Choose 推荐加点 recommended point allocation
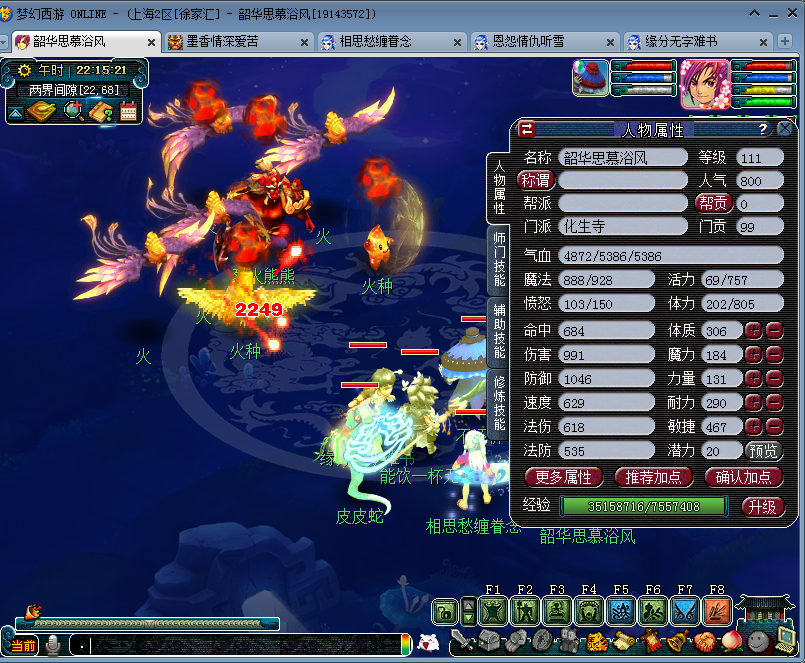The width and height of the screenshot is (805, 663). point(654,477)
